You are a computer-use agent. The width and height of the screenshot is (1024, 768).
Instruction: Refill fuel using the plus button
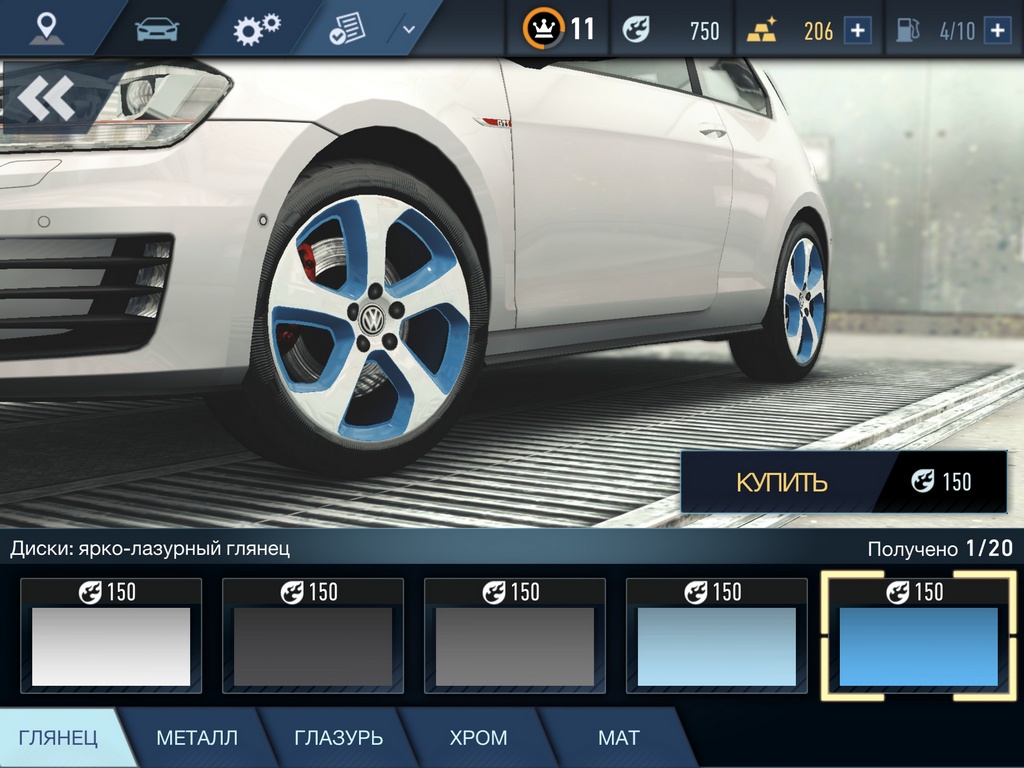(x=997, y=30)
